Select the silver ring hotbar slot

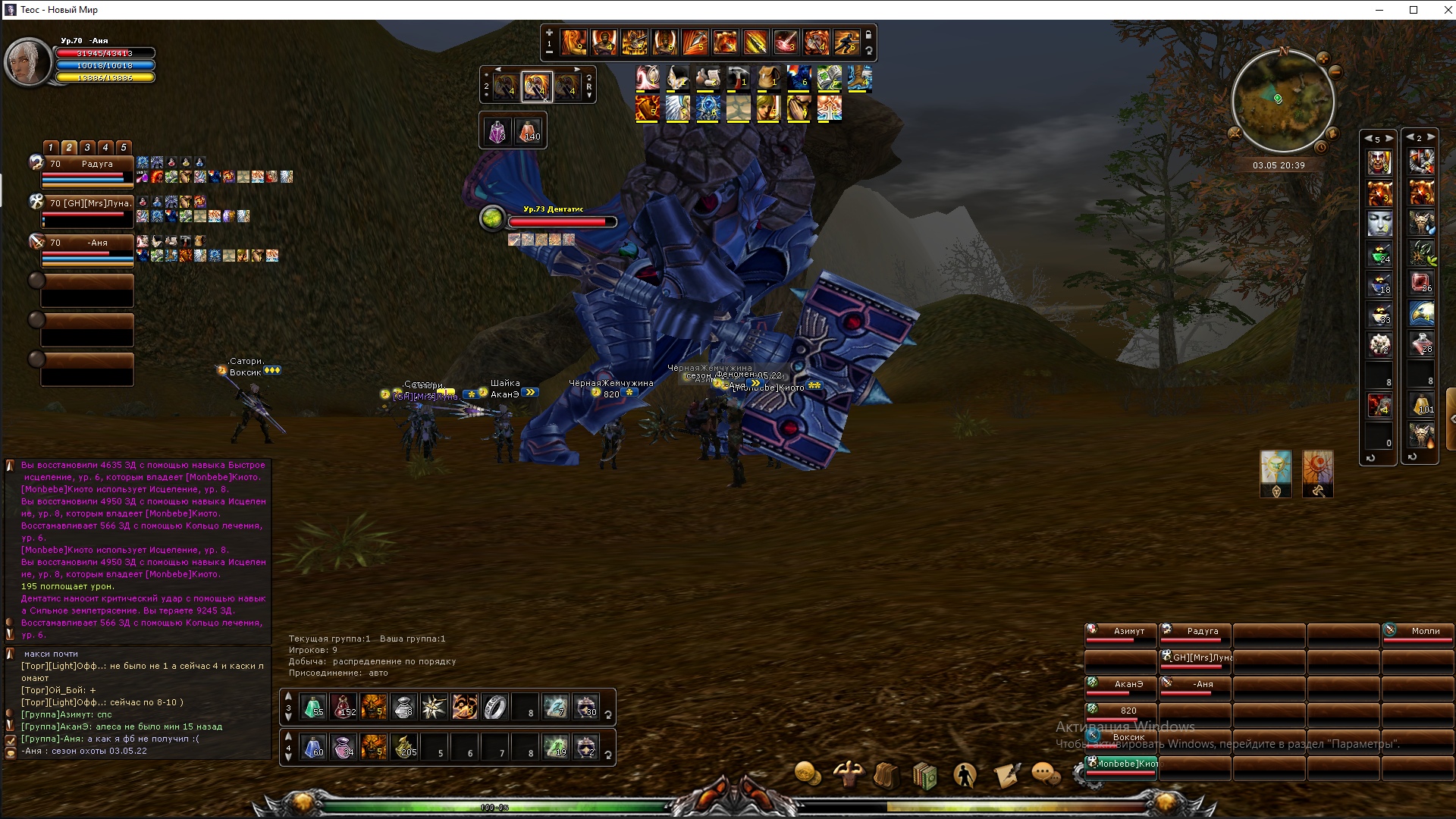point(494,707)
